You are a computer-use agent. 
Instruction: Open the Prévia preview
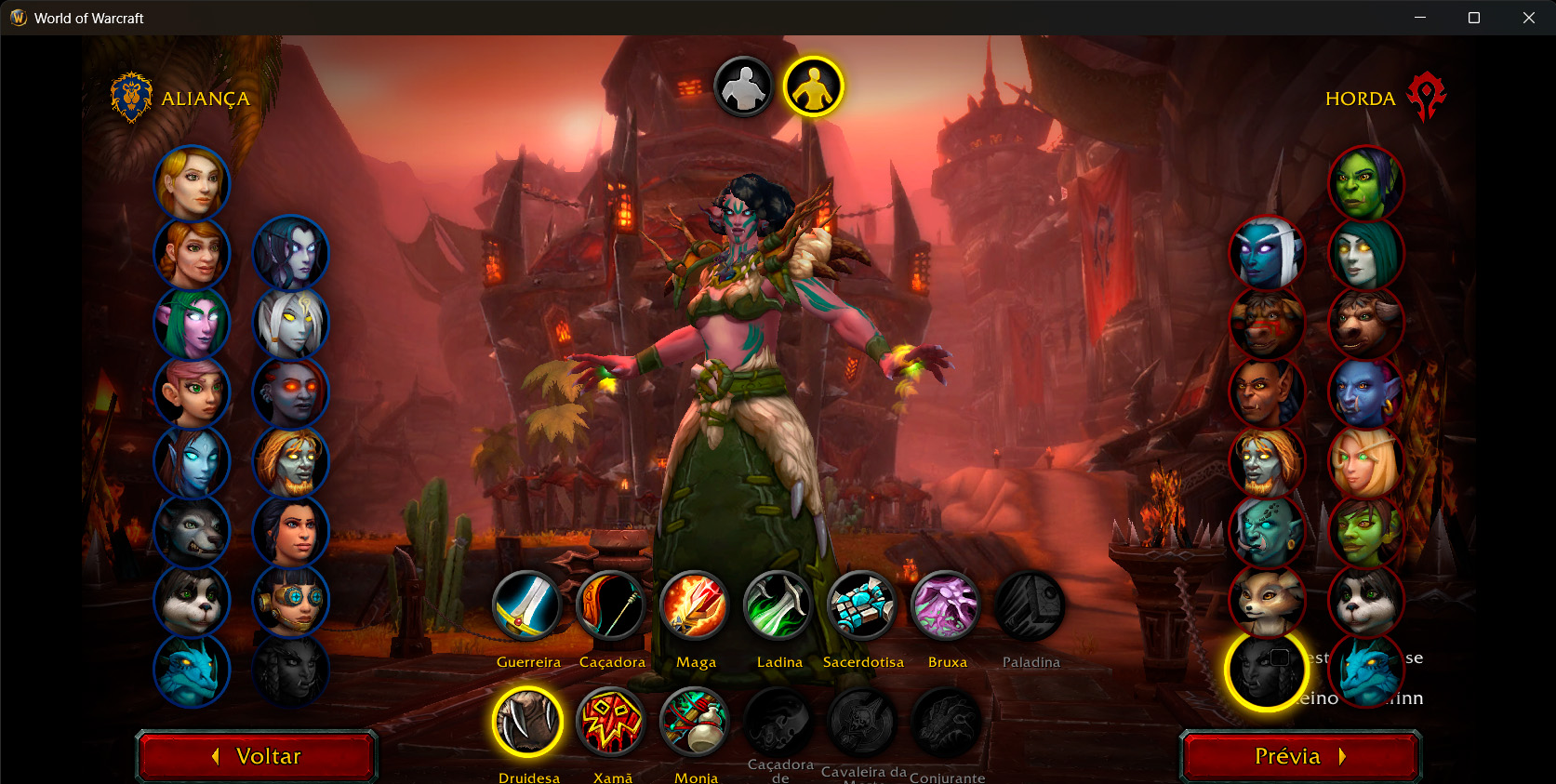1300,756
